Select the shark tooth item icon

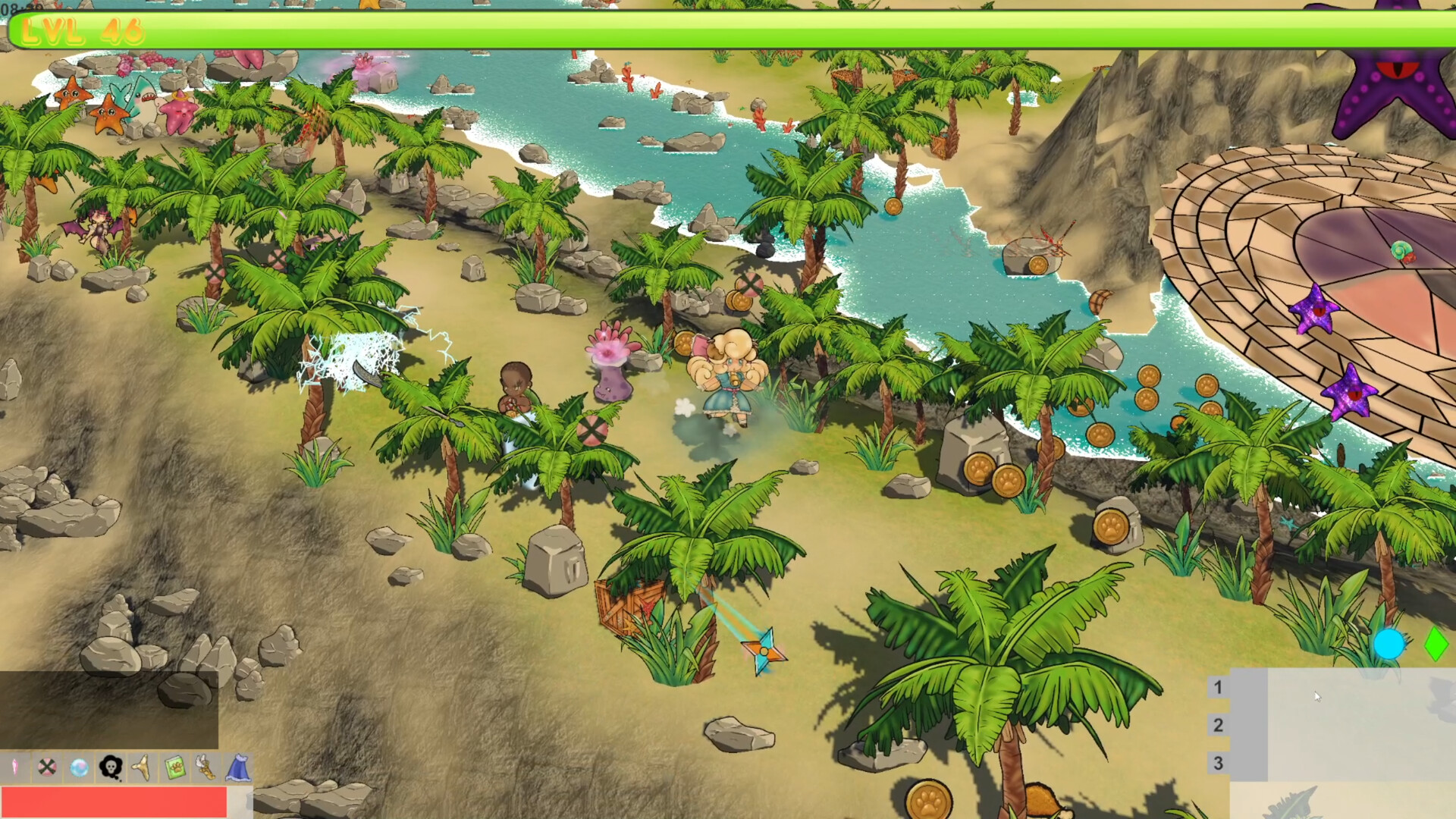(141, 767)
